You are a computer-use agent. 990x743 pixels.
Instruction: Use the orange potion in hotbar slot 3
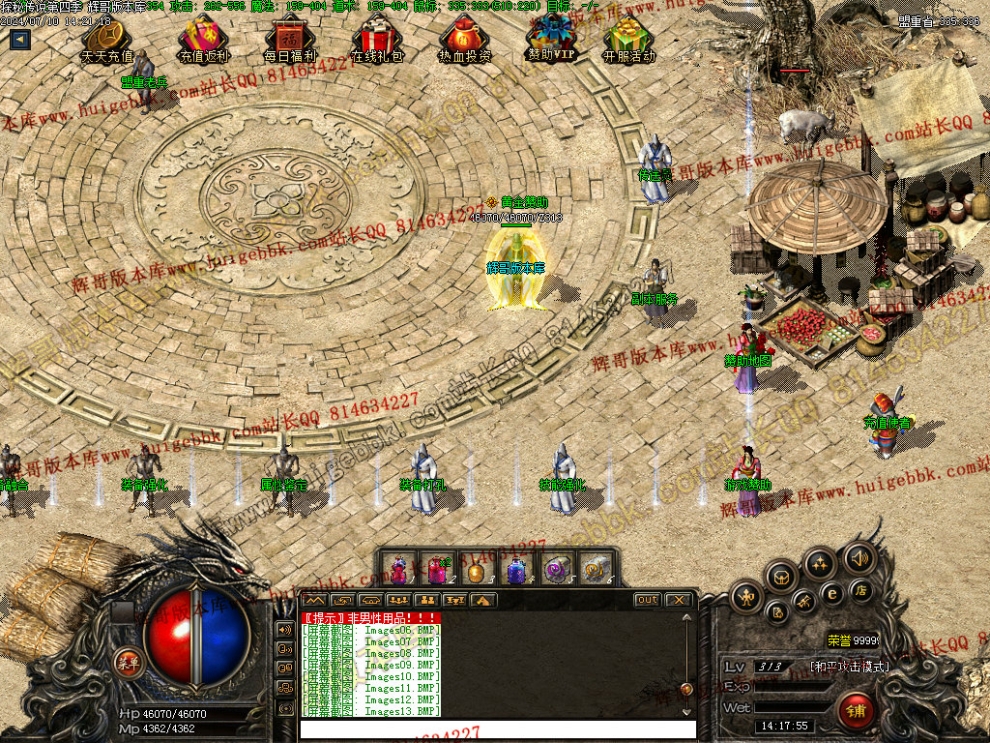pos(476,570)
